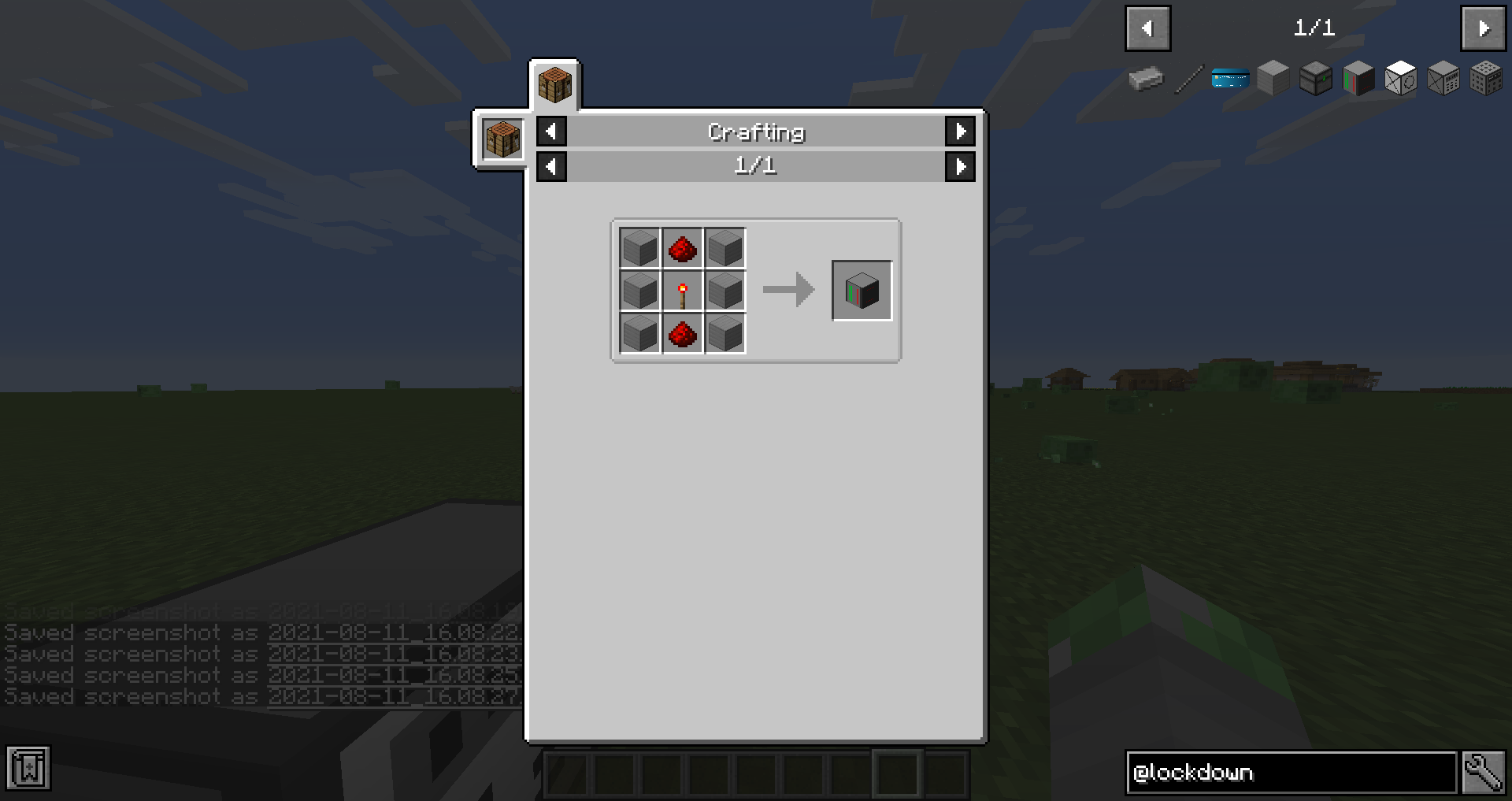Open JEI bookmarks via bottom-left bookmark icon
Screen dimensions: 1512x801
28,768
